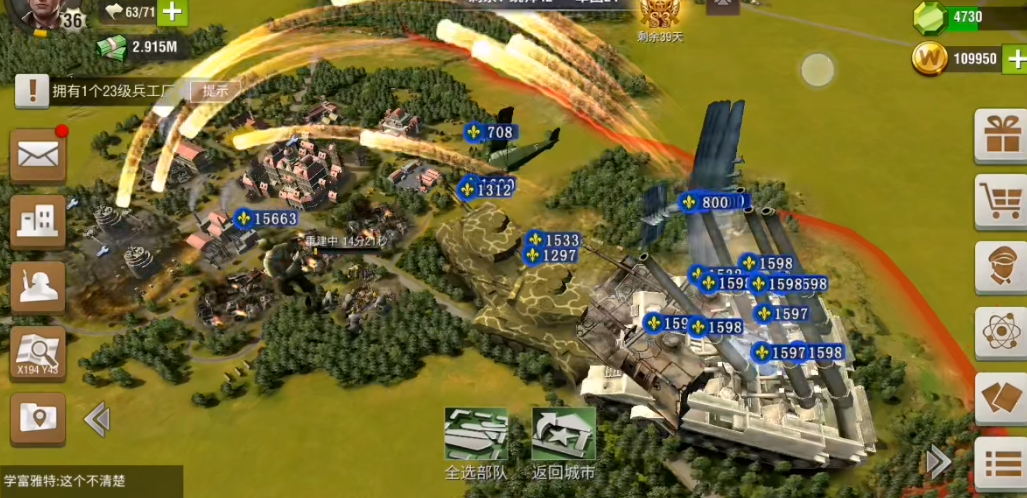
Task: Add more troop capacity with plus
Action: pyautogui.click(x=172, y=13)
